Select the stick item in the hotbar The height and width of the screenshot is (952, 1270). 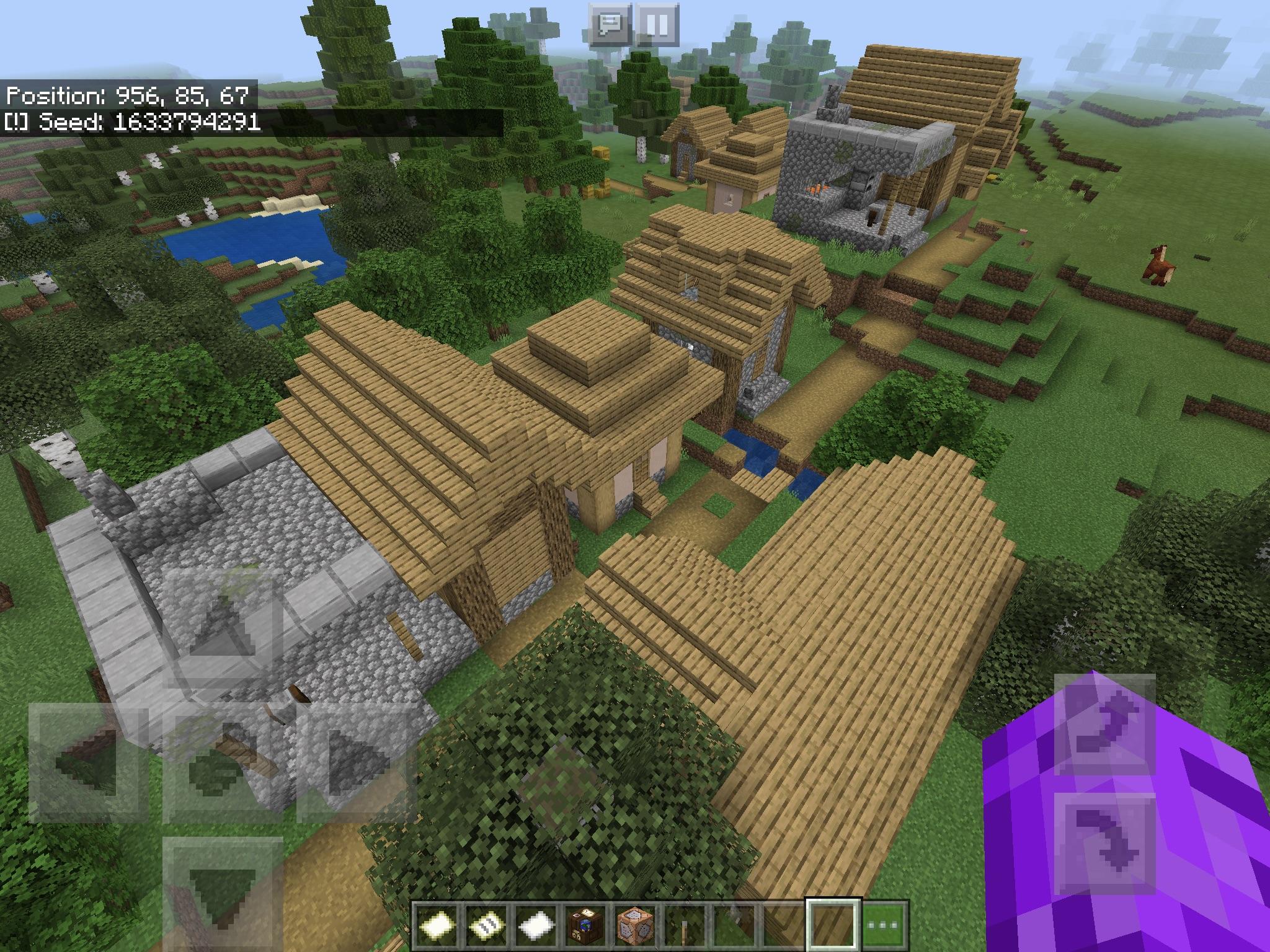(x=686, y=925)
